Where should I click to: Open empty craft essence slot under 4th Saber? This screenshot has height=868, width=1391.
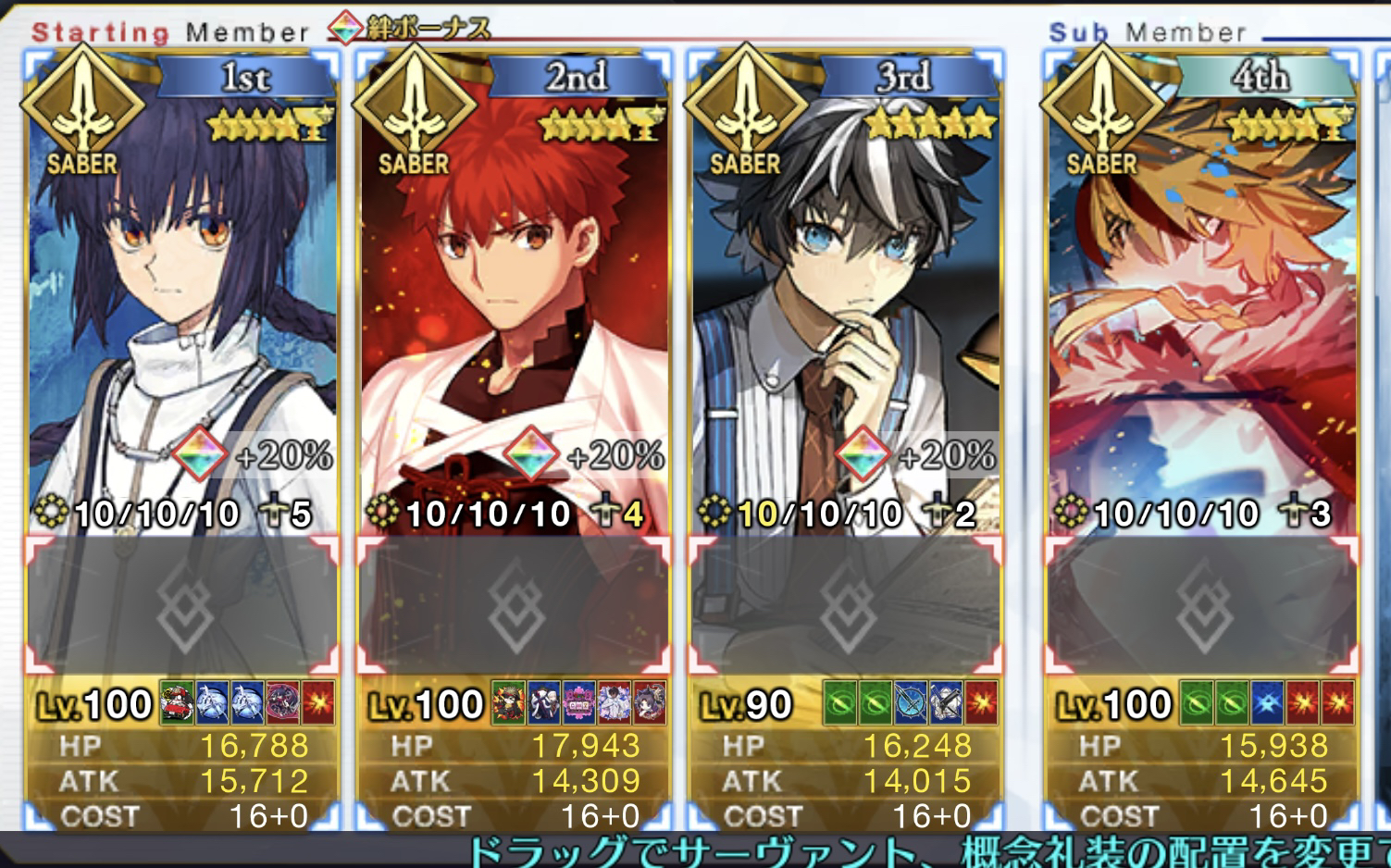1201,606
